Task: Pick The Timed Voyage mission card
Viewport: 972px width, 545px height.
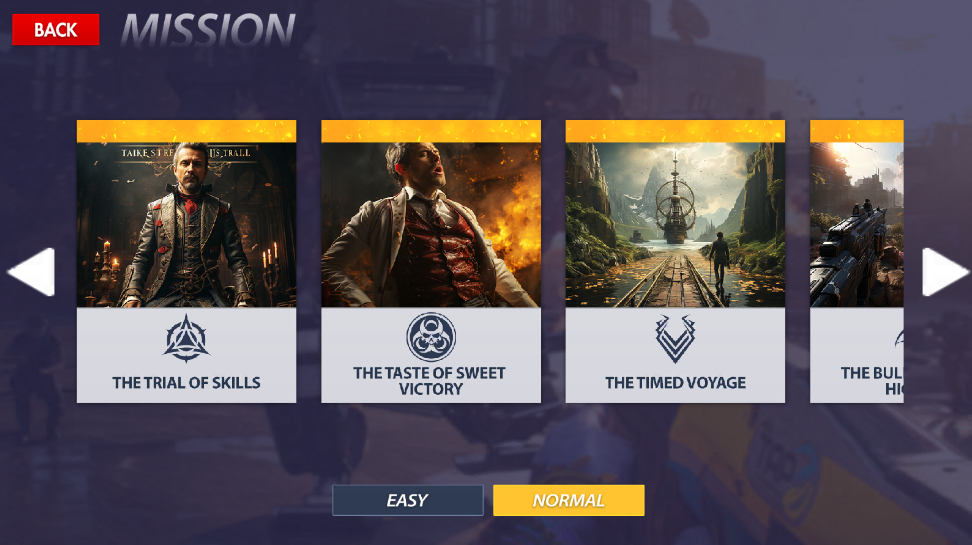Action: pos(675,262)
